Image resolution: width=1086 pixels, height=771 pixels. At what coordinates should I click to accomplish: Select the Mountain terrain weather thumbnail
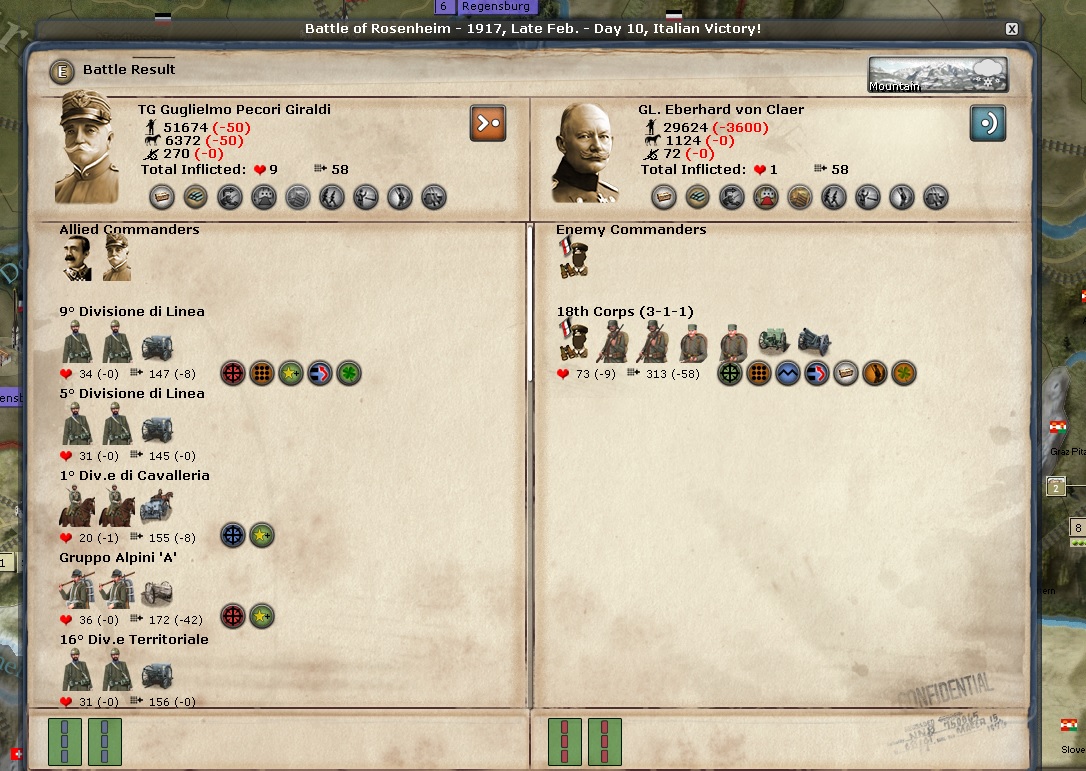click(x=937, y=75)
